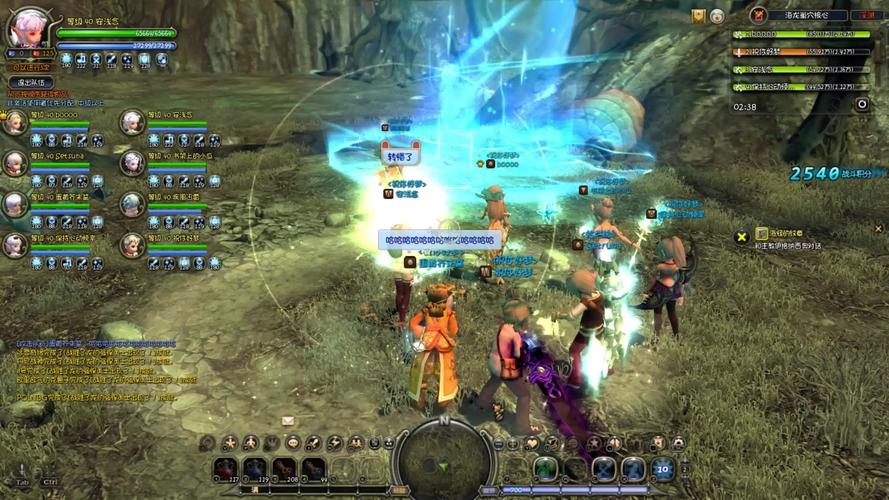Select the tracked quest scroll entry
Viewport: 889px width, 500px height.
[x=762, y=233]
